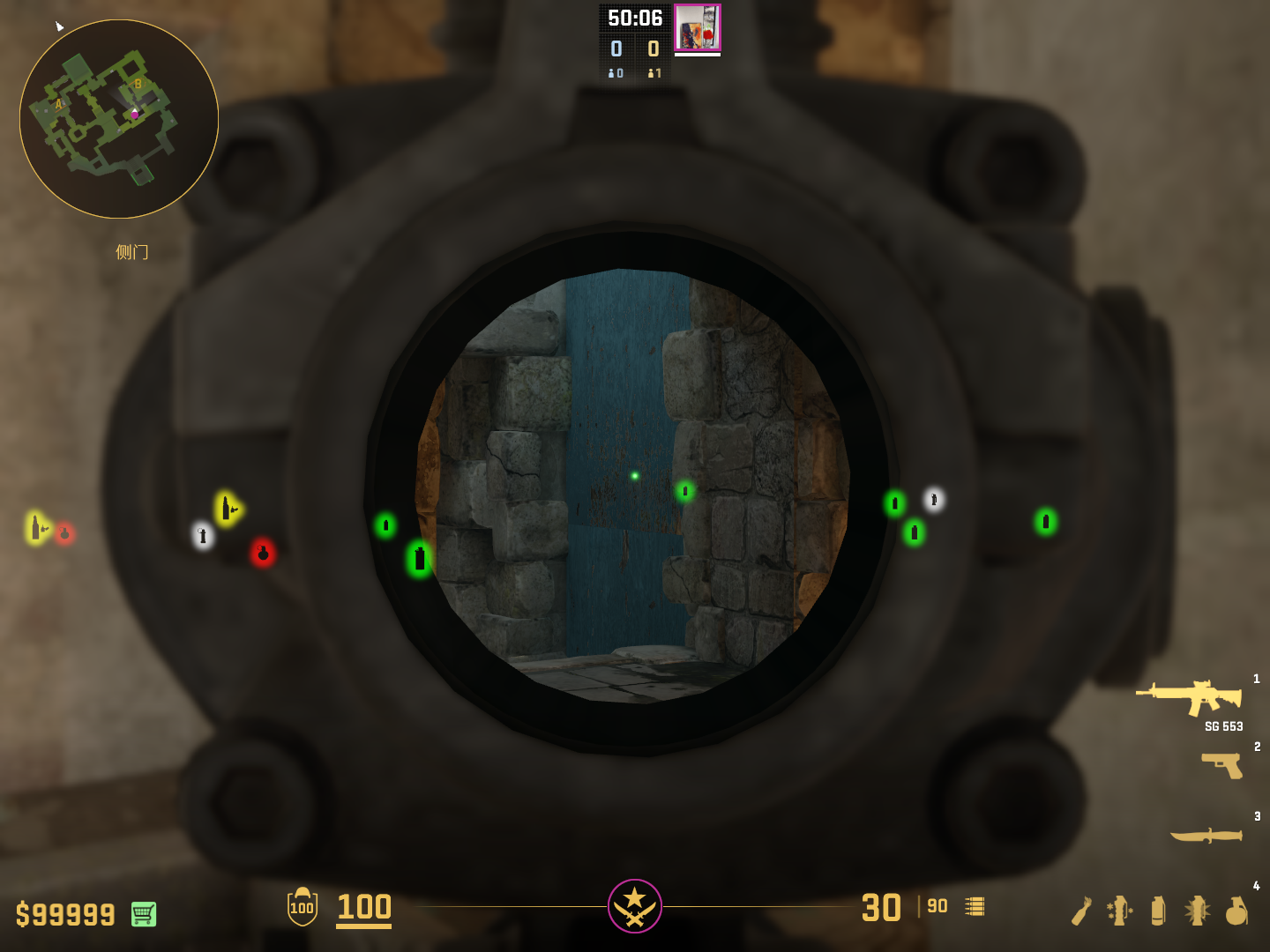The image size is (1270, 952).
Task: Open the minimap radar
Action: click(x=119, y=119)
